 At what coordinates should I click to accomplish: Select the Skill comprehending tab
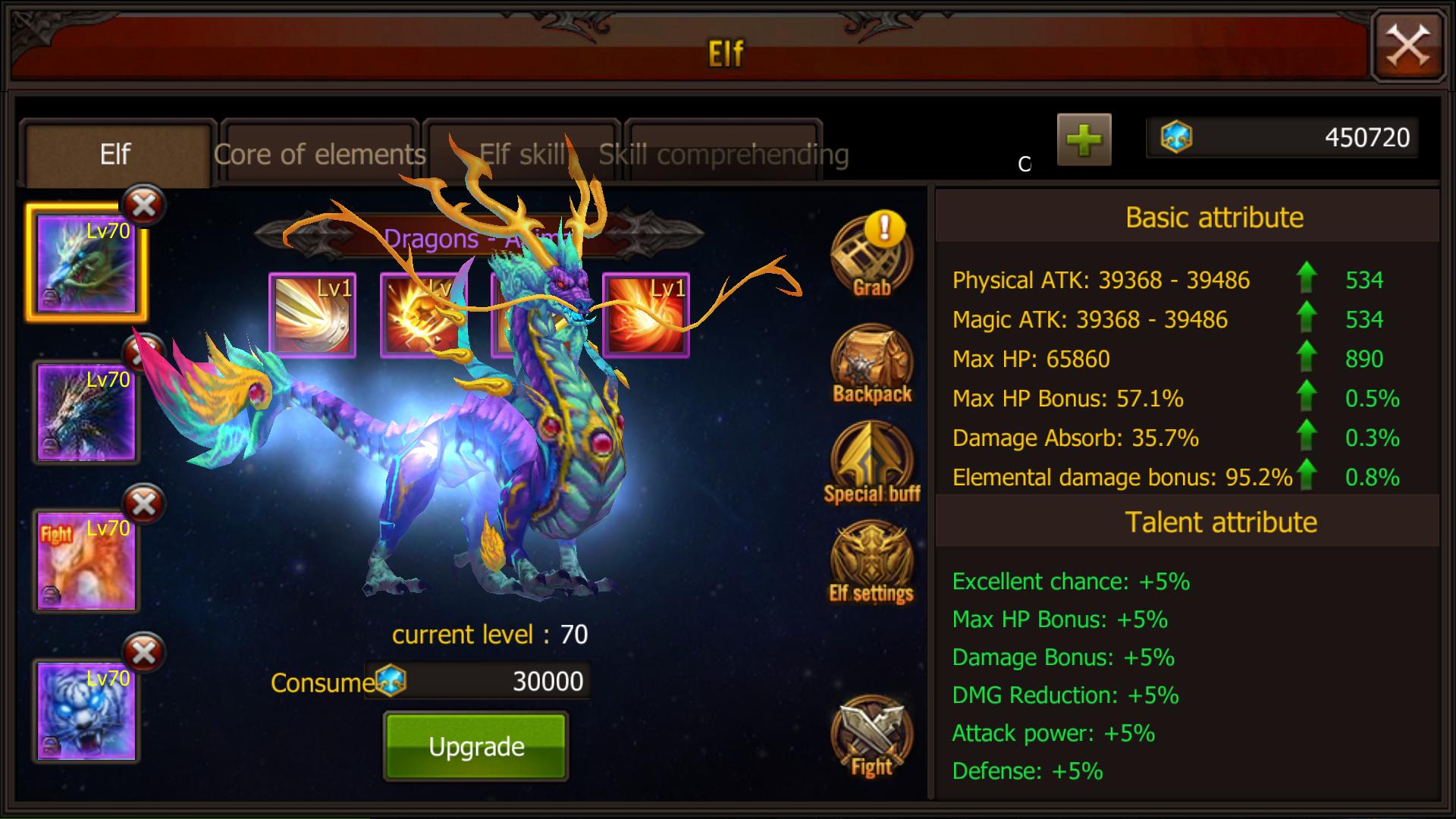coord(722,154)
